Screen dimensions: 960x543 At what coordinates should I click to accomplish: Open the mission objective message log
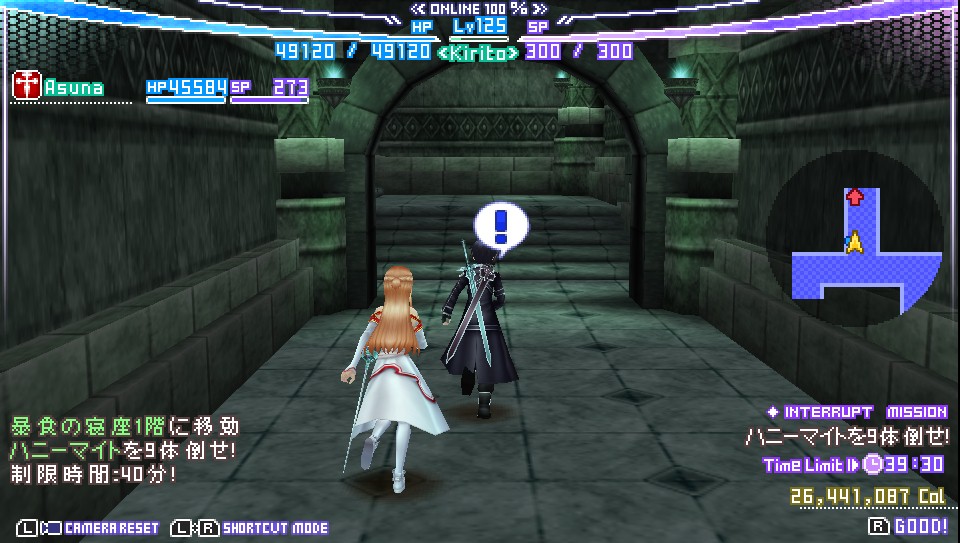pyautogui.click(x=125, y=449)
